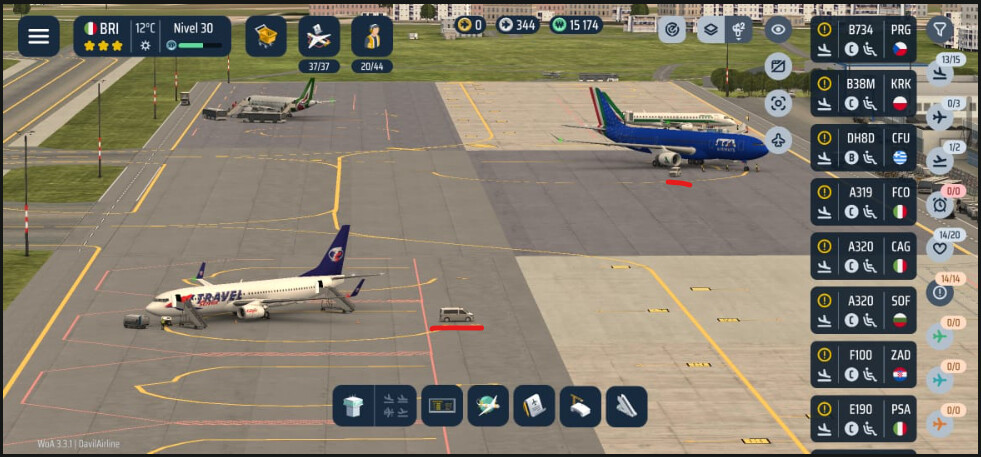The image size is (981, 457).
Task: Choose the F100 flight from ZAD
Action: (863, 364)
